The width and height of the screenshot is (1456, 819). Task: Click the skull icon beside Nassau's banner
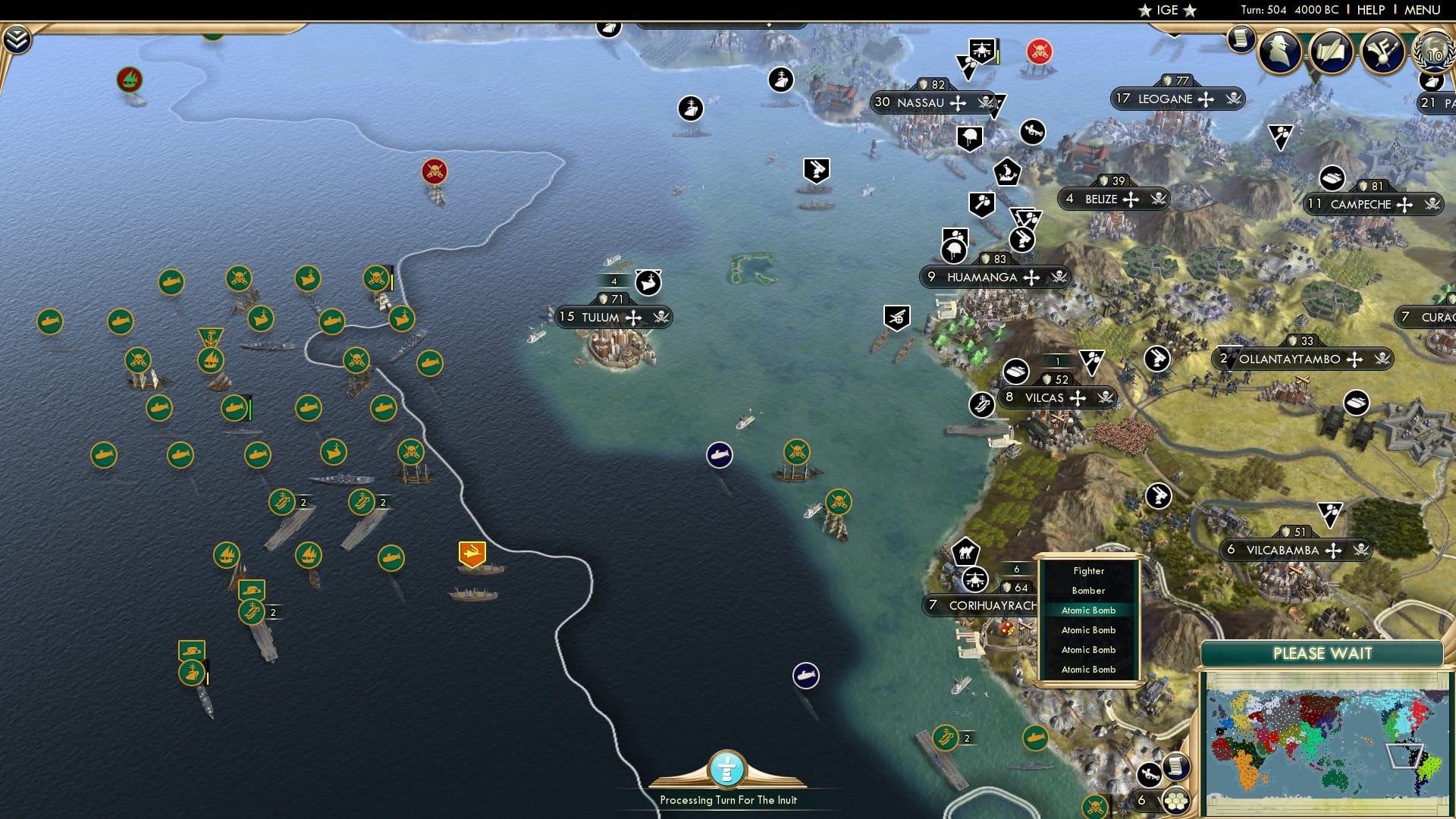coord(984,102)
